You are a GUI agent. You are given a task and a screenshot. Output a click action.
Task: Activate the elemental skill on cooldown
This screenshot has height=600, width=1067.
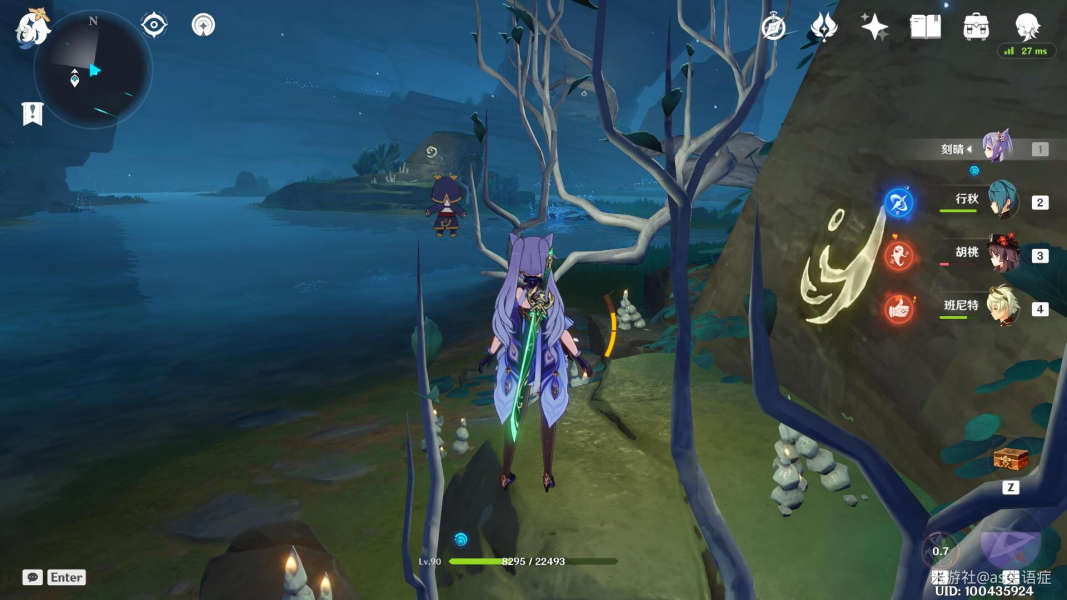[x=940, y=550]
